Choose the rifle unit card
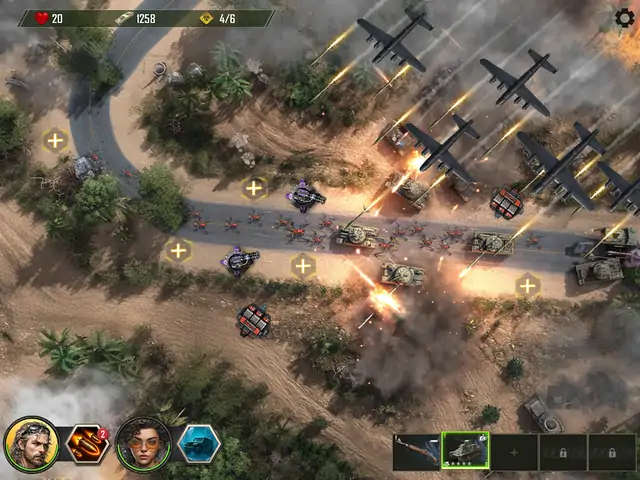This screenshot has width=640, height=480. (x=416, y=452)
